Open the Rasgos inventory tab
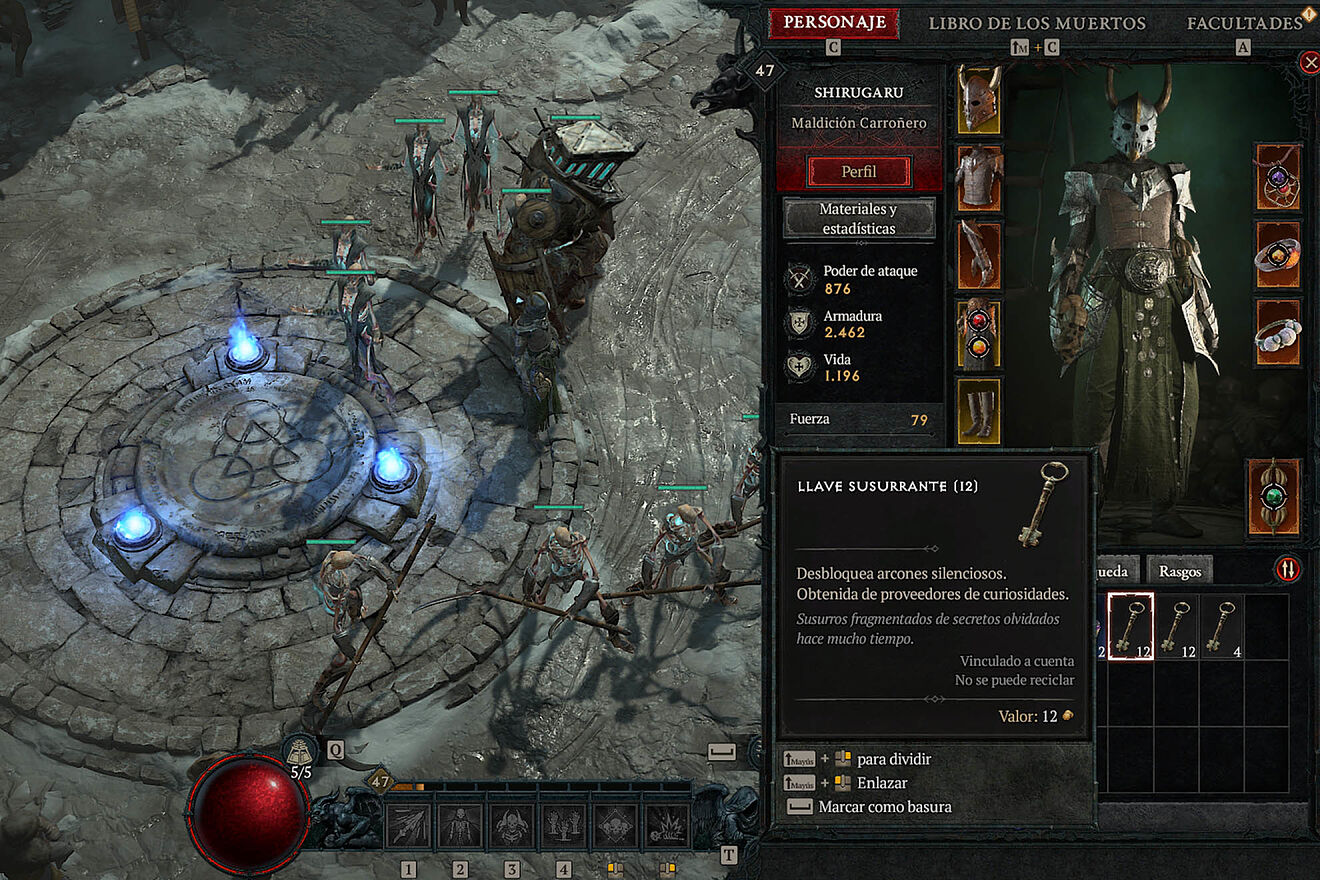Image resolution: width=1320 pixels, height=880 pixels. (1180, 571)
